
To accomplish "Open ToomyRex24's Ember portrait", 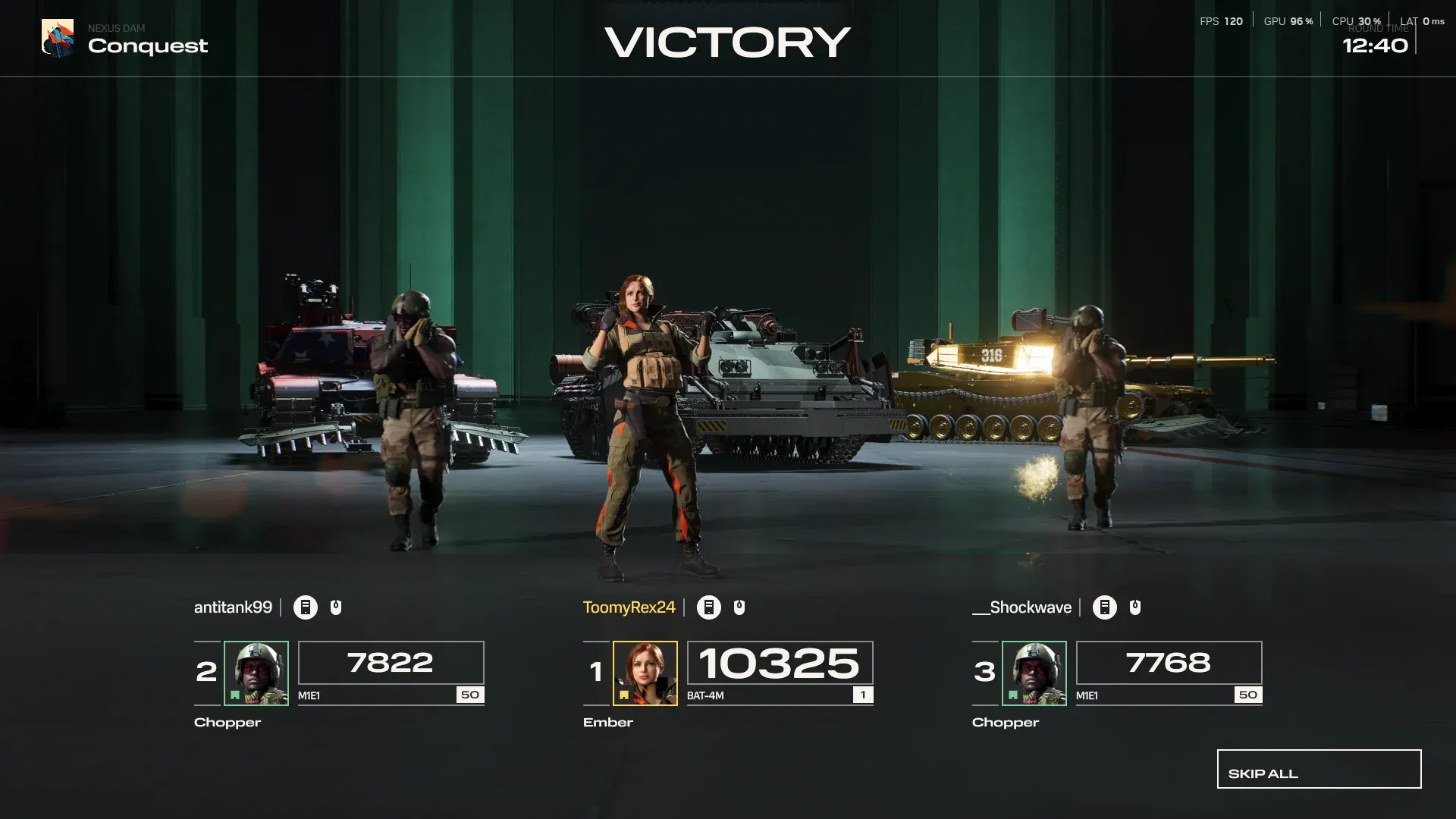I will click(645, 673).
